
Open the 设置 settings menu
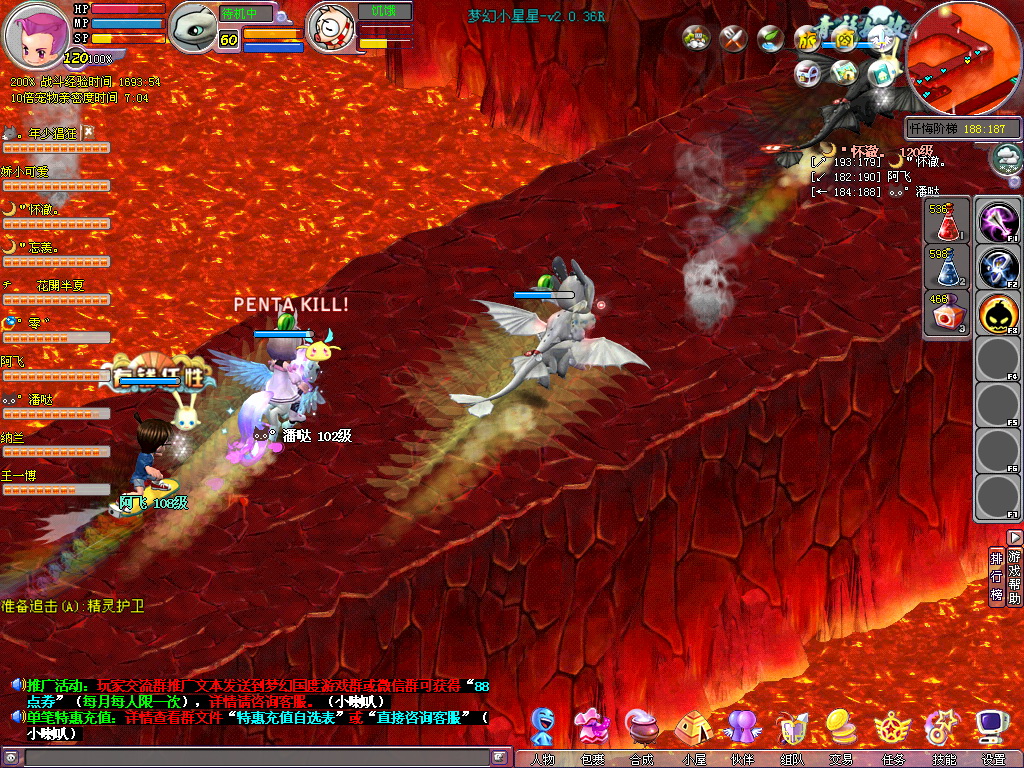tap(992, 728)
